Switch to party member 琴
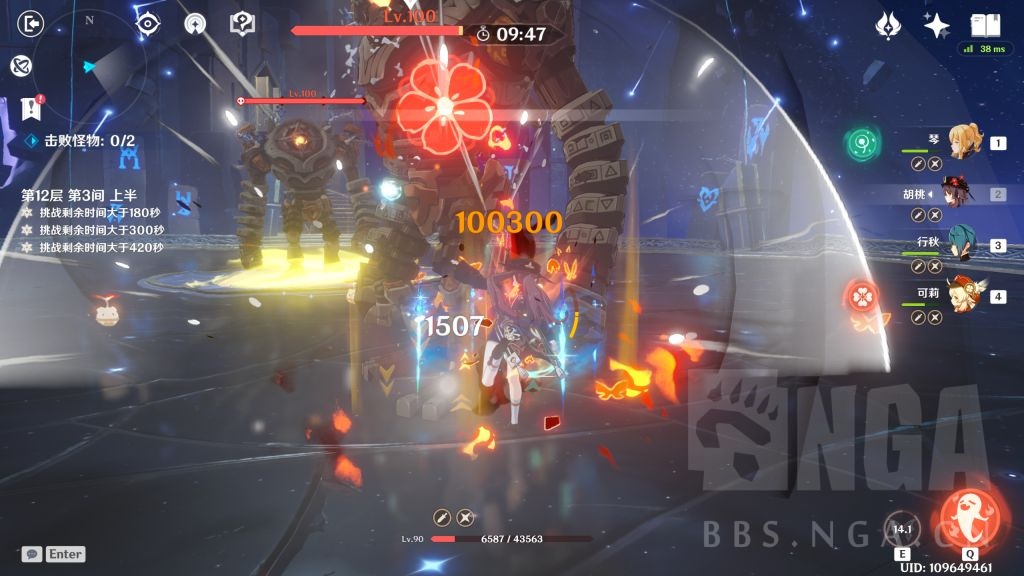 pyautogui.click(x=964, y=143)
